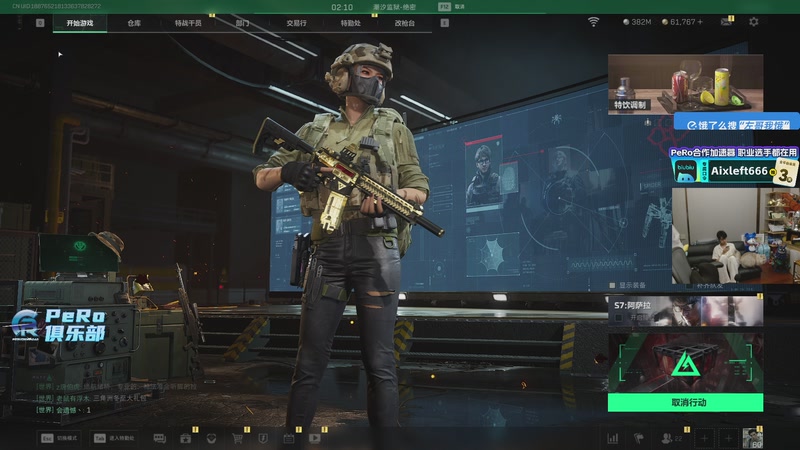Go to the 交易行 trading tab

click(x=296, y=21)
